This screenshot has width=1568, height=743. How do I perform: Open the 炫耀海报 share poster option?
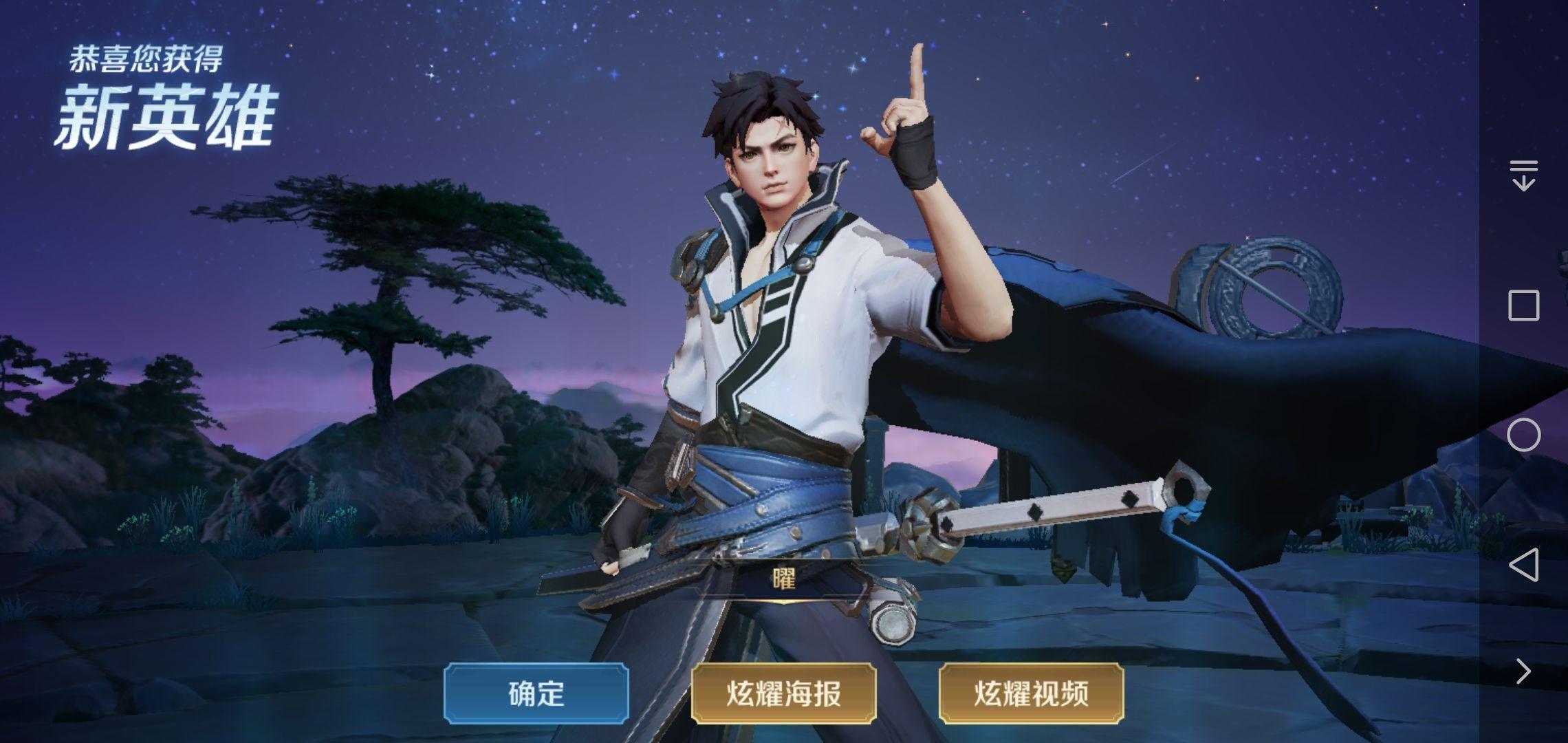point(783,693)
